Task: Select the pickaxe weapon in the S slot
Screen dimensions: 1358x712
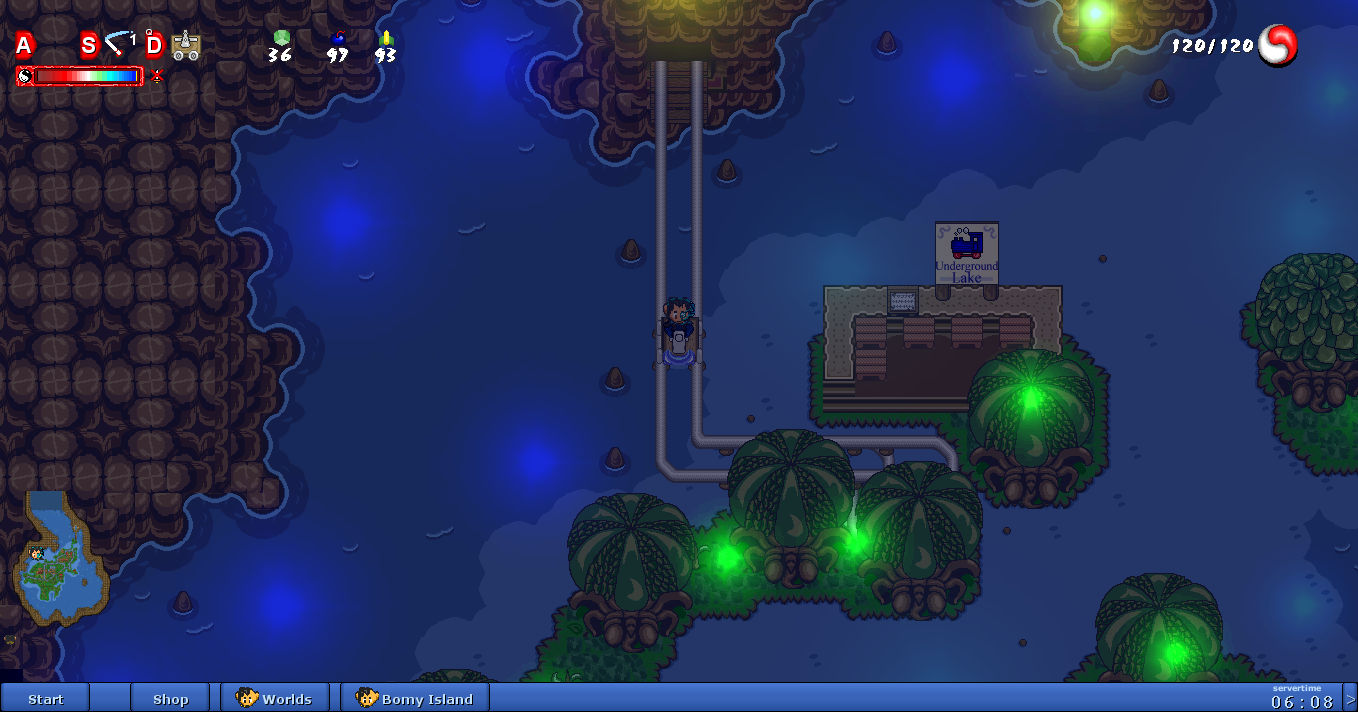Action: pyautogui.click(x=120, y=44)
